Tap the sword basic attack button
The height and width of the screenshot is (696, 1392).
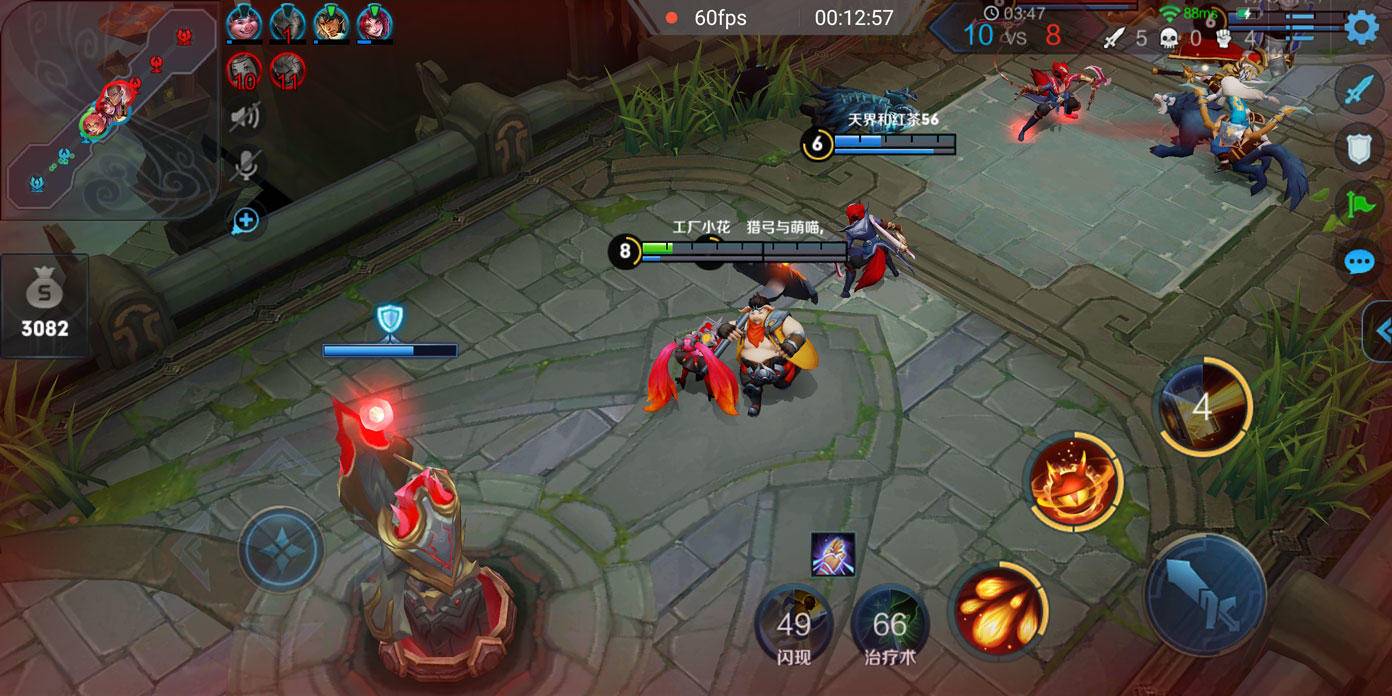[1205, 595]
